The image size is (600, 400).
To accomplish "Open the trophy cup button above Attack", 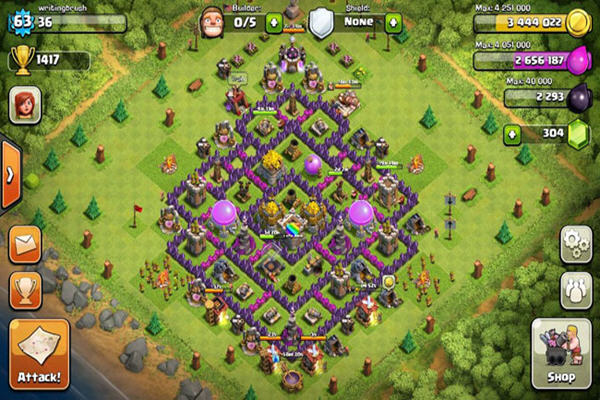I will 25,289.
